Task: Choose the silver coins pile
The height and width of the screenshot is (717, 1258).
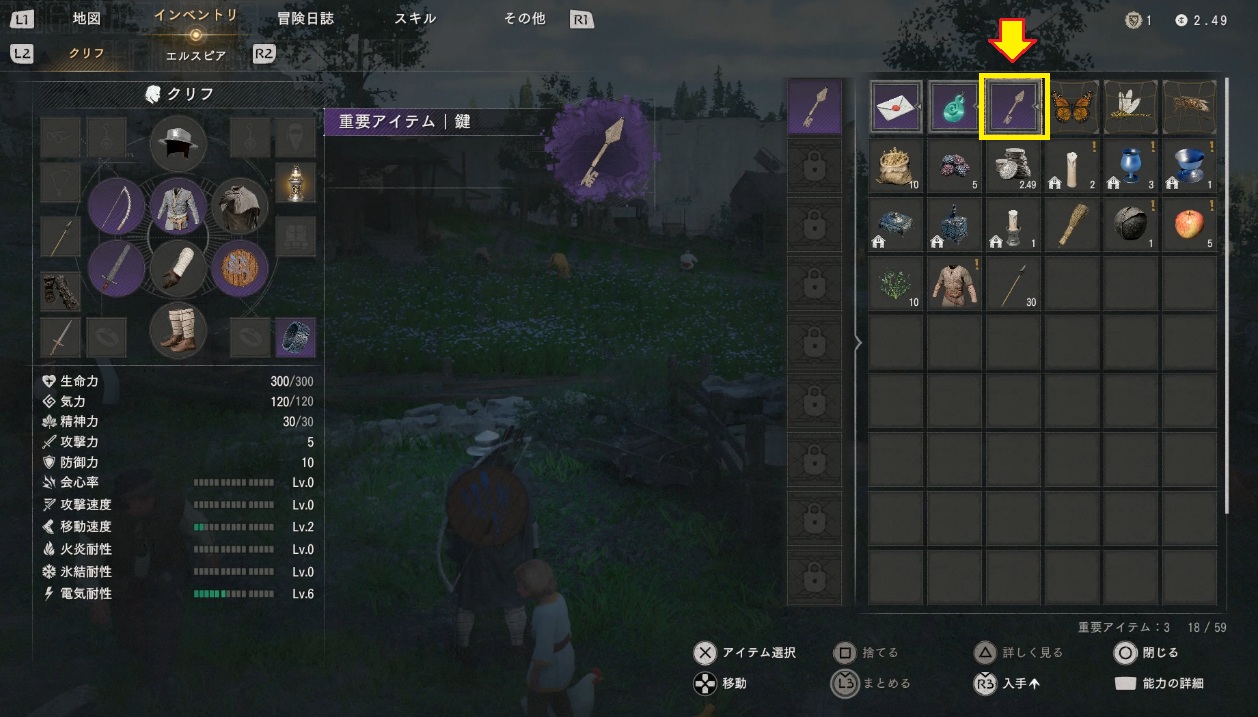Action: coord(1015,167)
